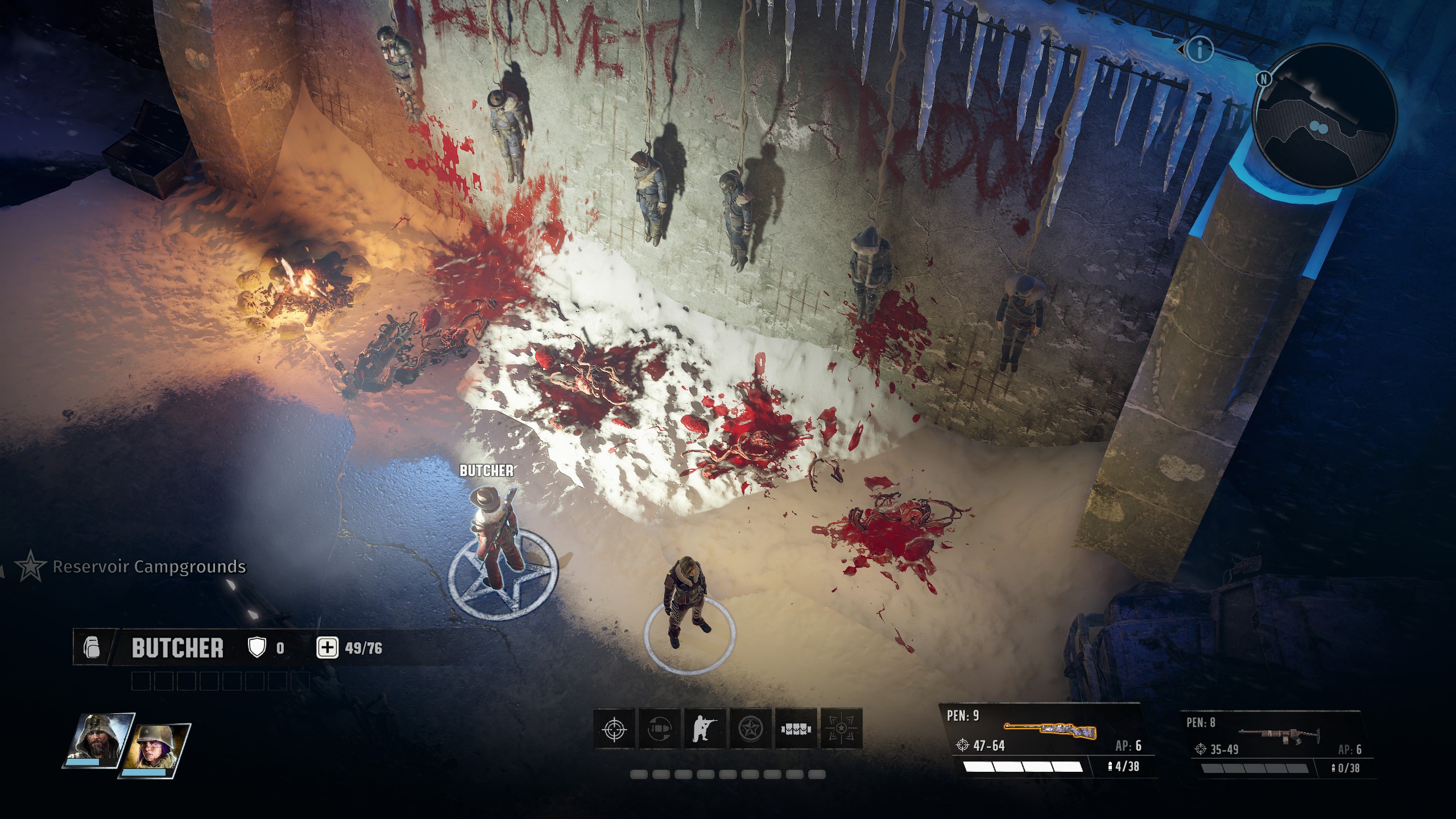This screenshot has width=1456, height=819.
Task: Click the medic cross health icon
Action: tap(327, 648)
